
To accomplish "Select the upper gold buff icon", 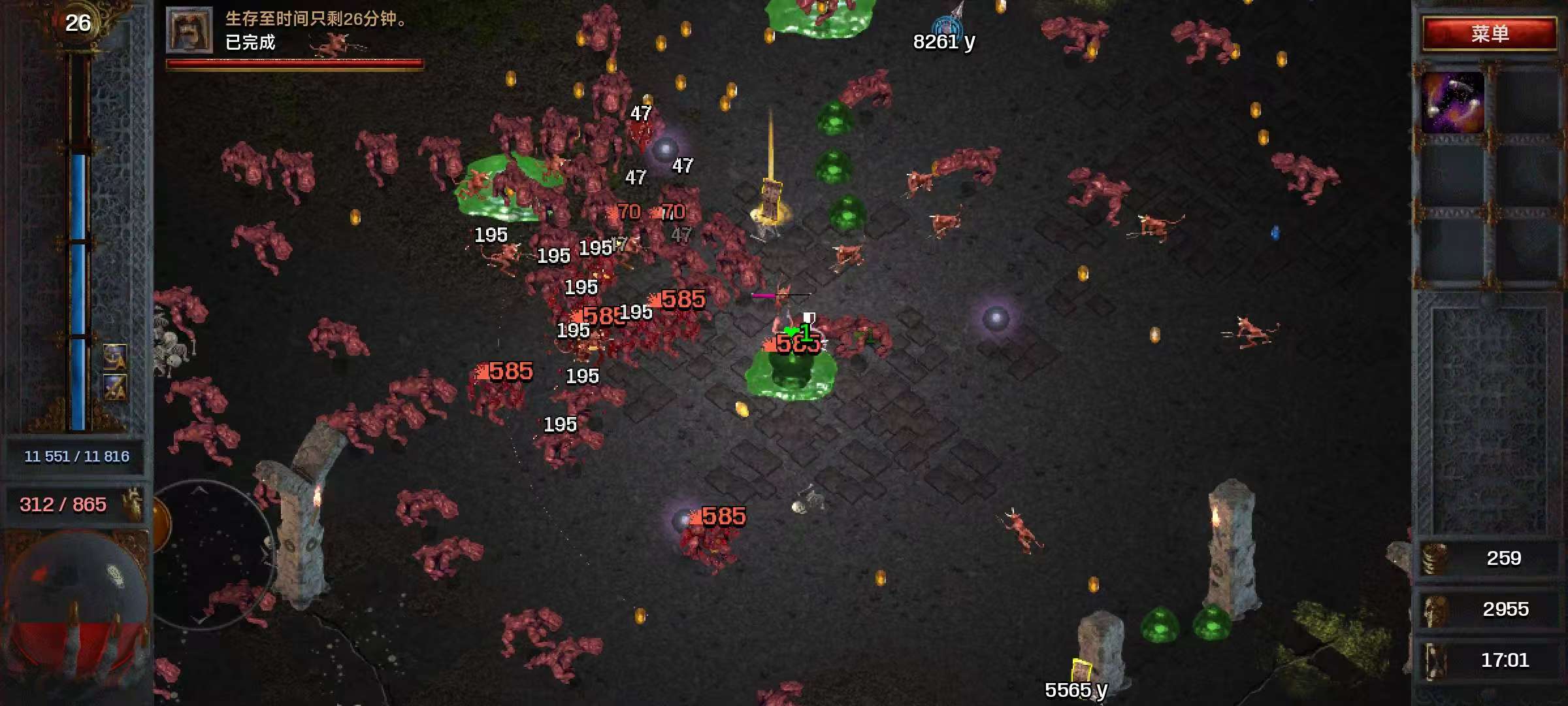I will (x=115, y=357).
